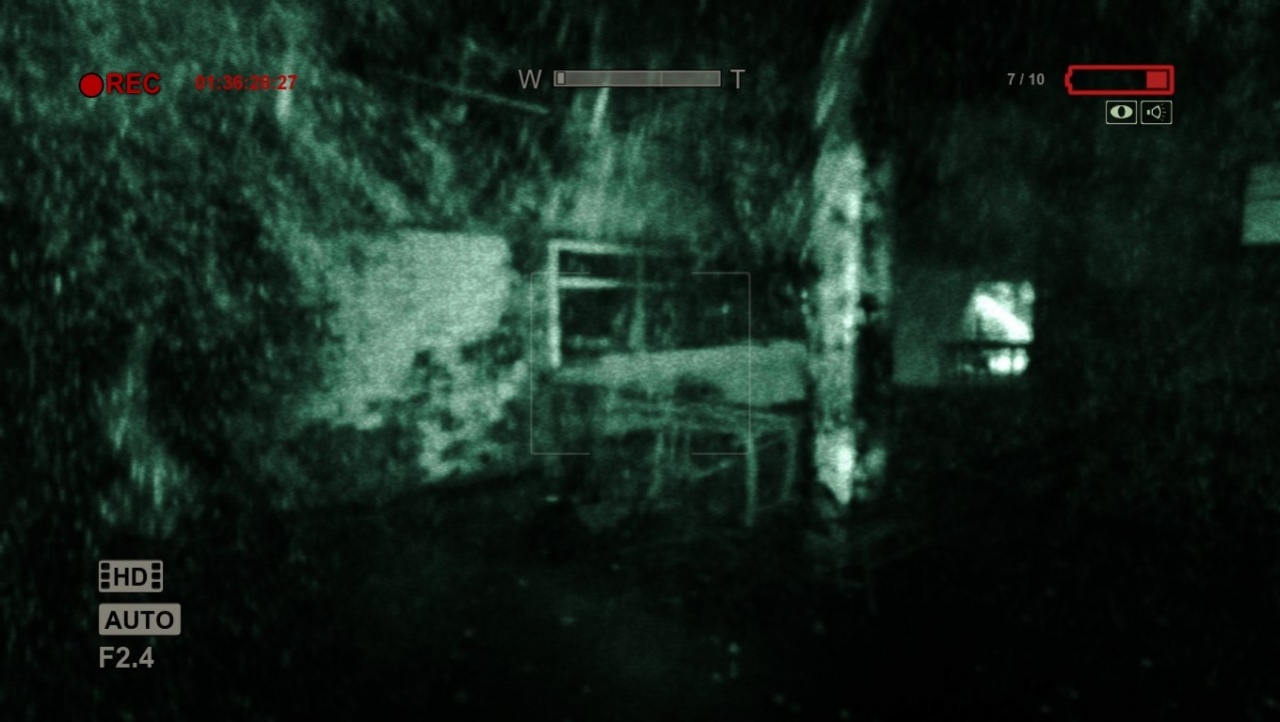Click the 01:36:28:27 timestamp readout
This screenshot has height=722, width=1280.
click(x=248, y=84)
